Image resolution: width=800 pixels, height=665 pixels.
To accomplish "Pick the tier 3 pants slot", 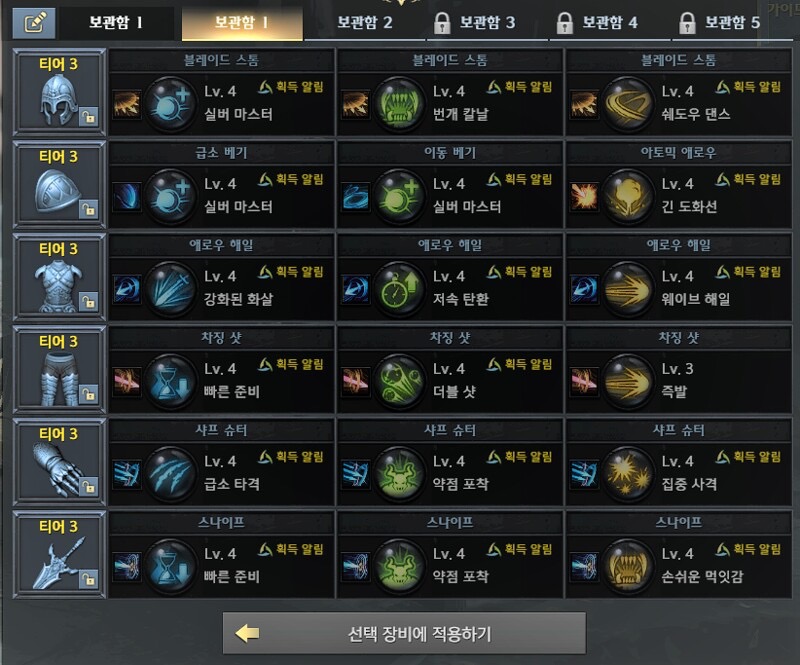I will [59, 369].
